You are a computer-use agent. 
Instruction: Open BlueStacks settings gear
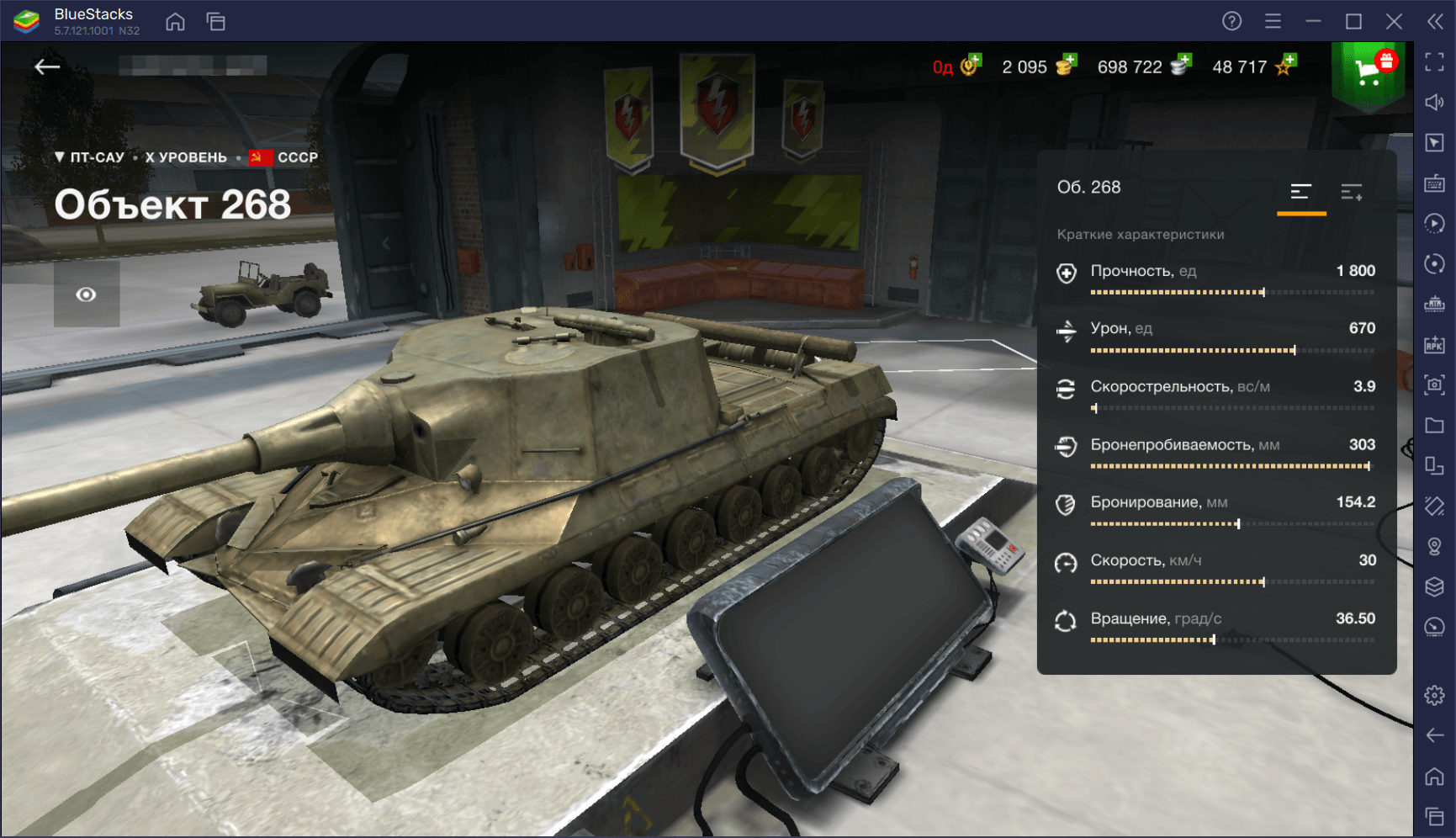click(1434, 695)
